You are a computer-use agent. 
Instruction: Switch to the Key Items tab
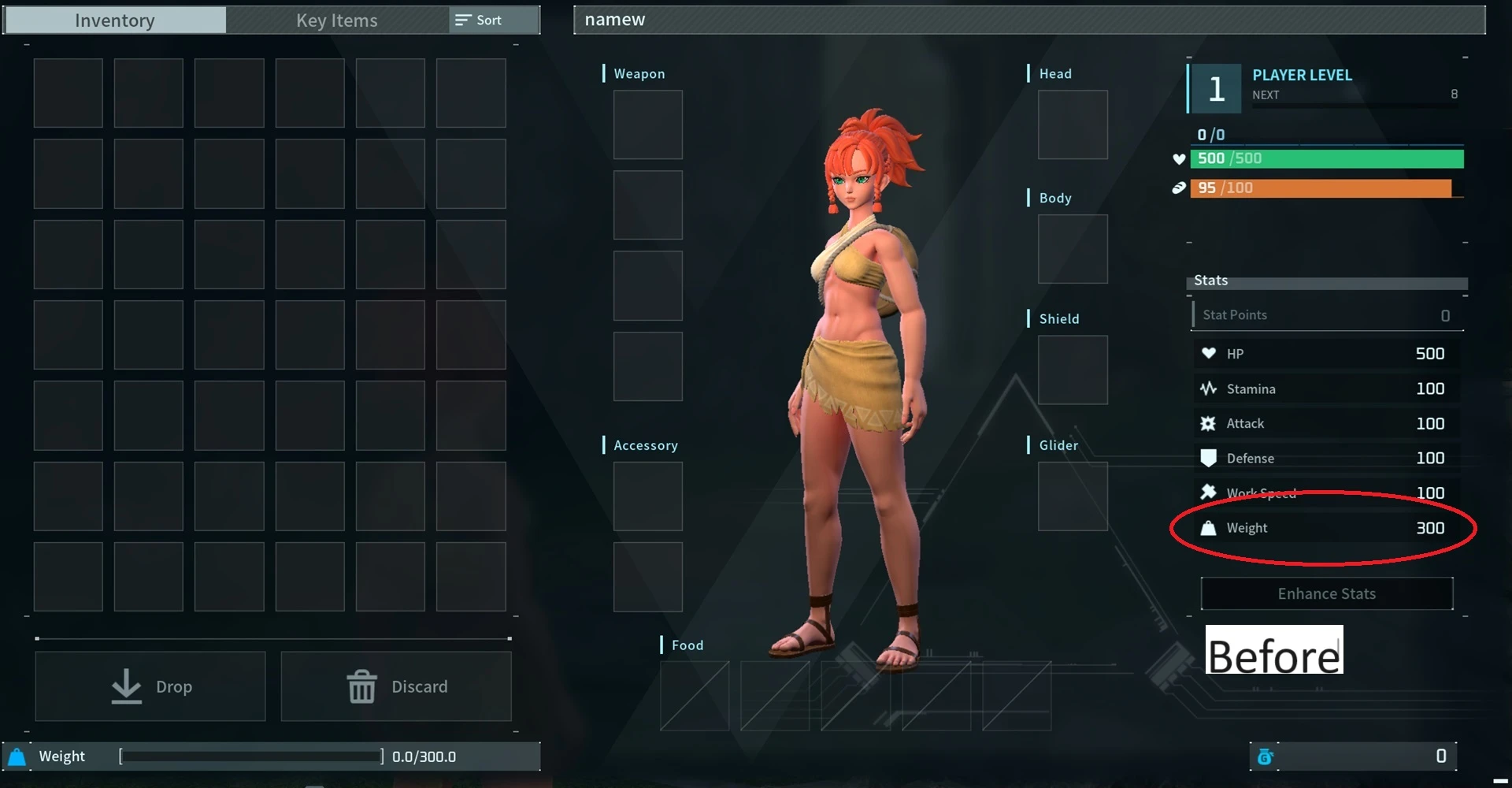point(336,20)
